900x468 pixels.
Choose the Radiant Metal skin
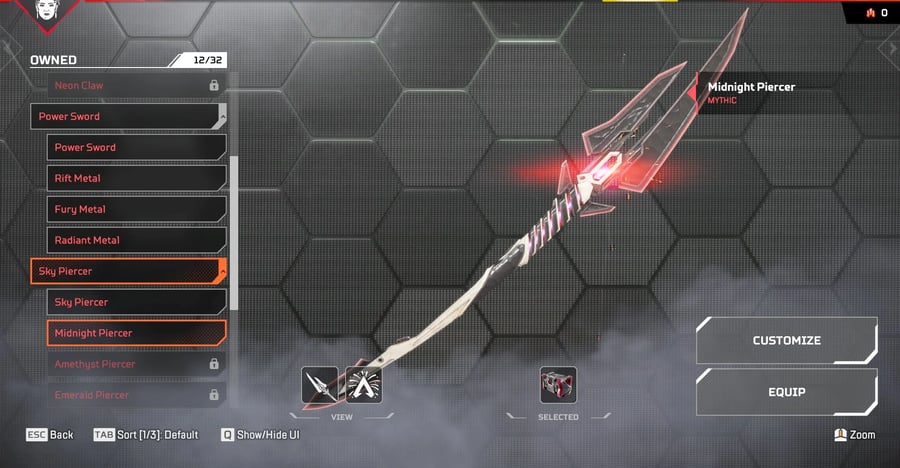point(136,240)
